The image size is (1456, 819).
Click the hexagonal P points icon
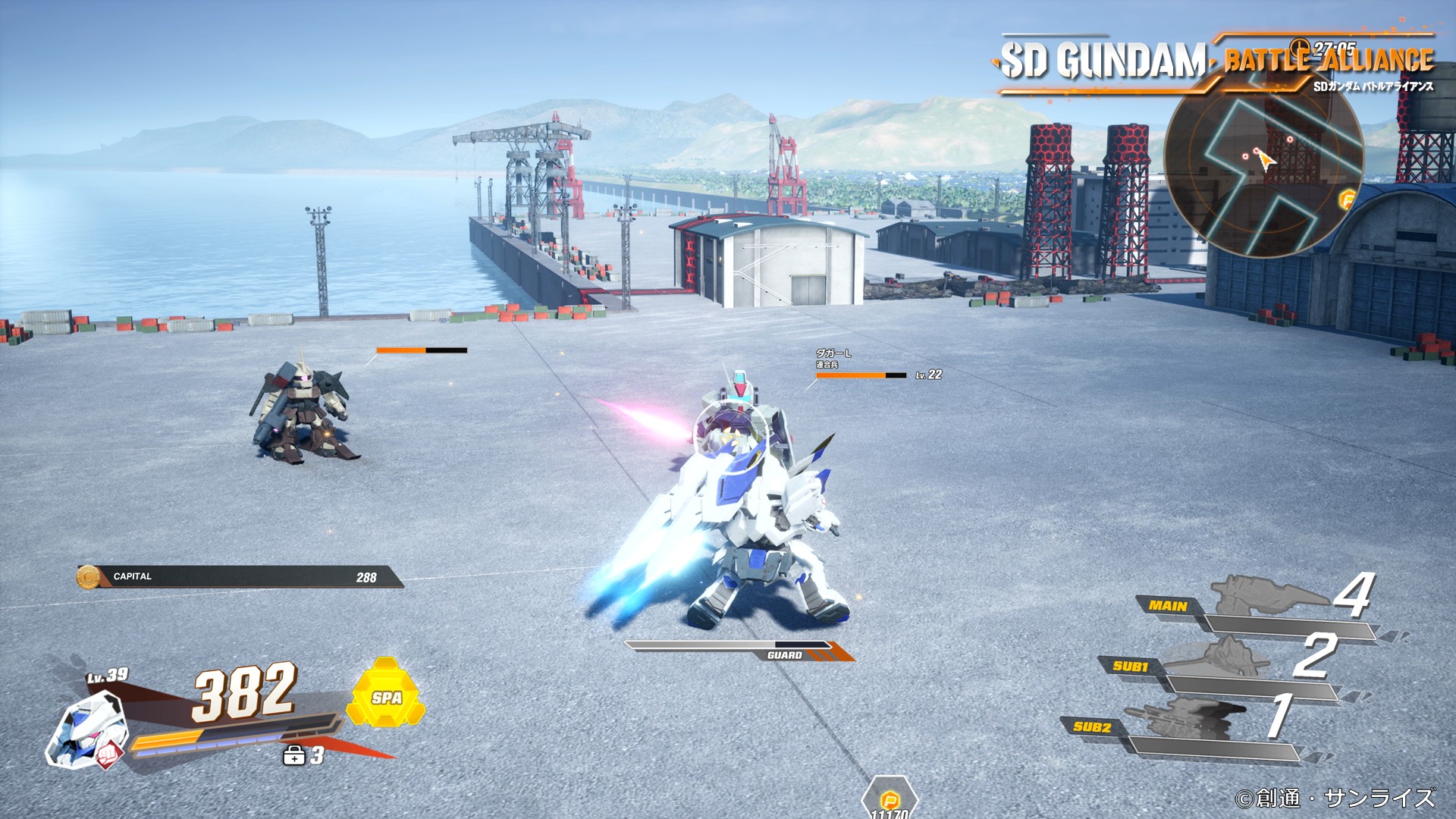click(x=890, y=799)
